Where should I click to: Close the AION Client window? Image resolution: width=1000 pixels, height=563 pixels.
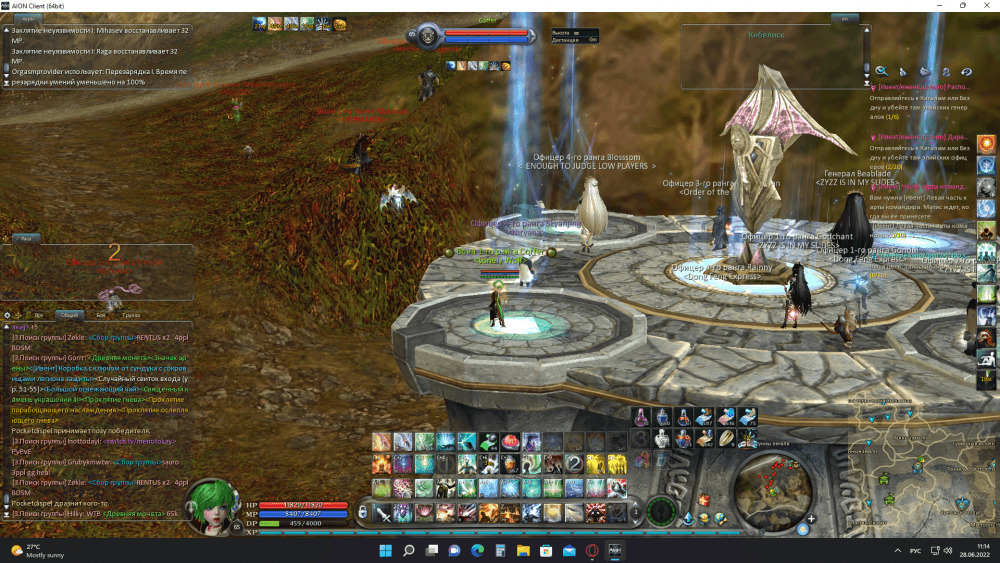coord(988,6)
